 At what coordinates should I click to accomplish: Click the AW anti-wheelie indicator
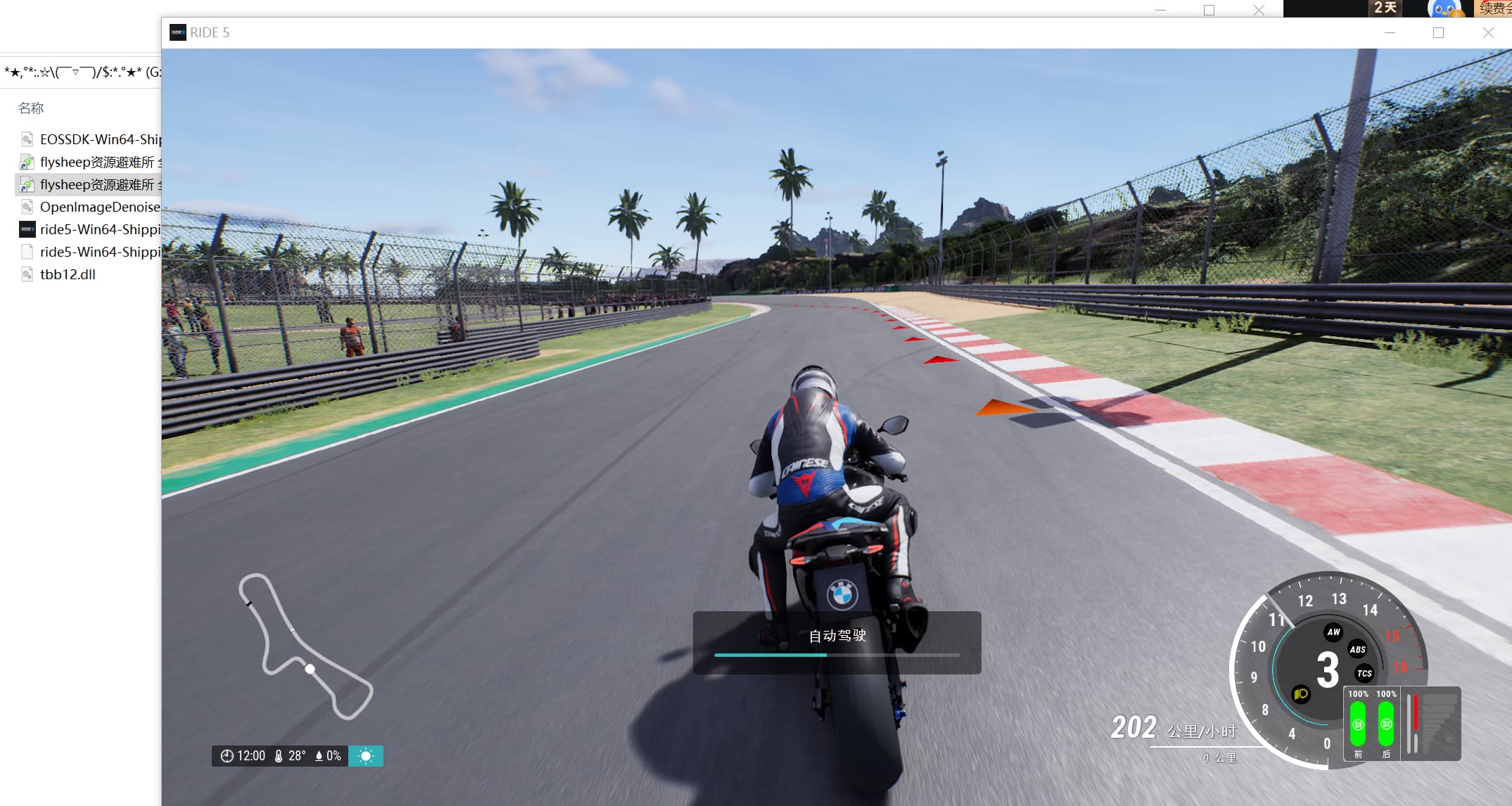(1333, 632)
